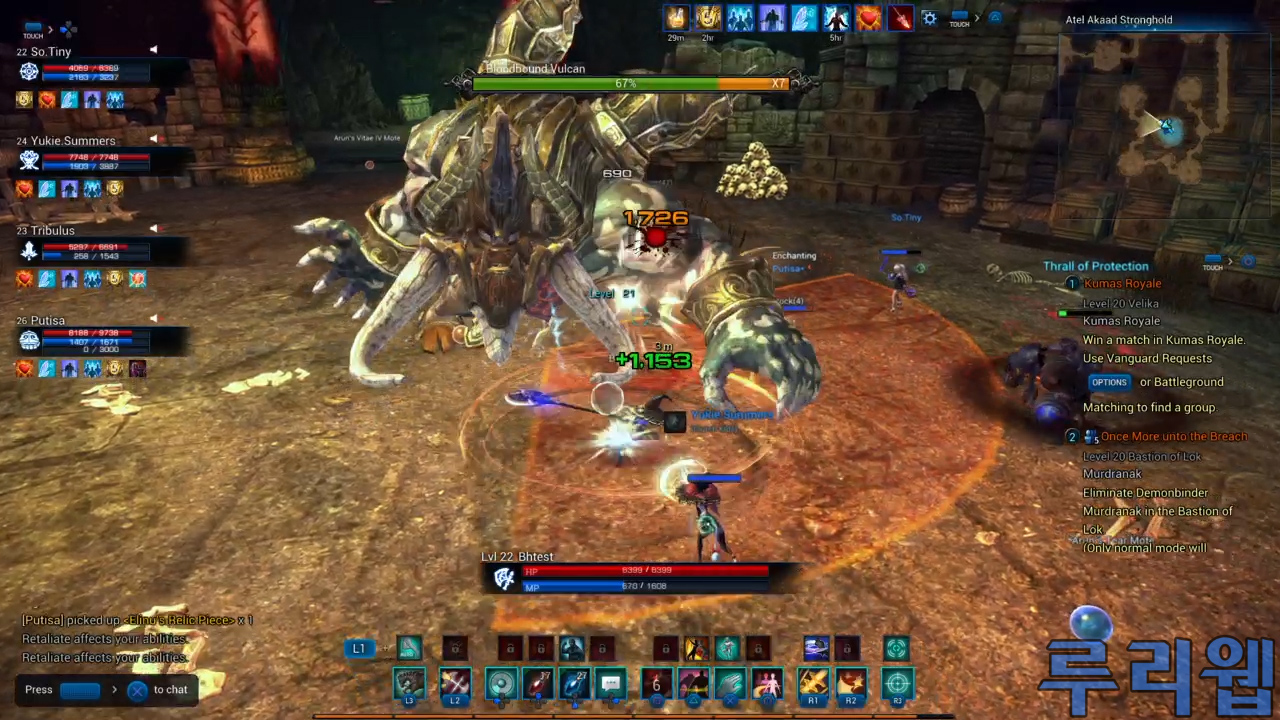Use the blue potion with count 27
Screen dimensions: 1280x720
click(x=574, y=684)
